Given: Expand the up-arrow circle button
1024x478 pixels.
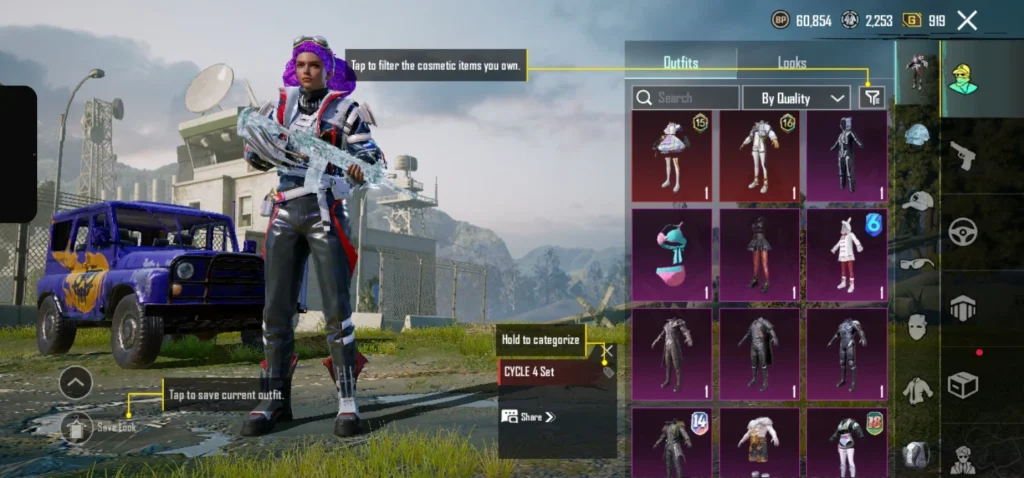Looking at the screenshot, I should [x=76, y=382].
